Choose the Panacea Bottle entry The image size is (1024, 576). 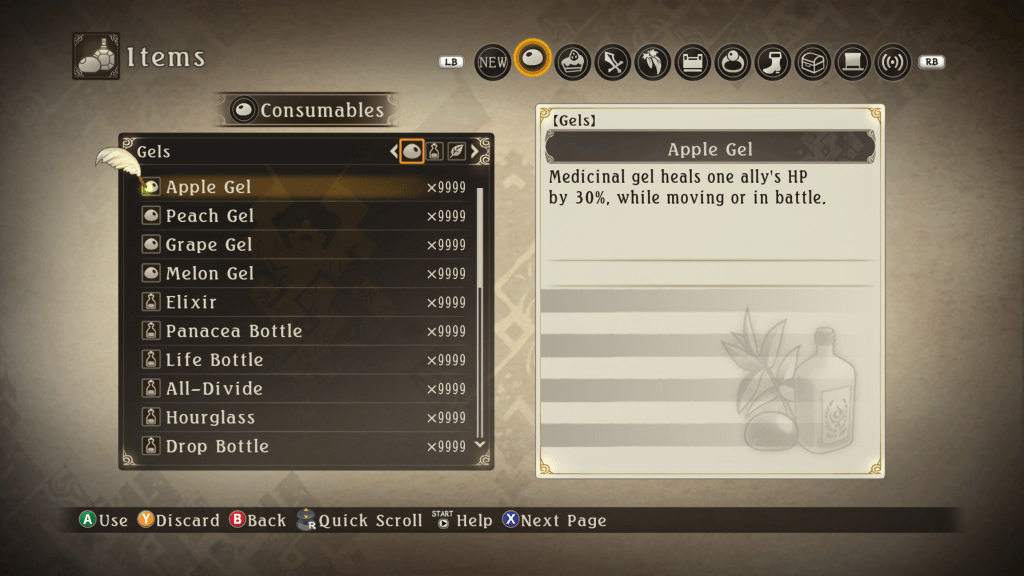[234, 331]
